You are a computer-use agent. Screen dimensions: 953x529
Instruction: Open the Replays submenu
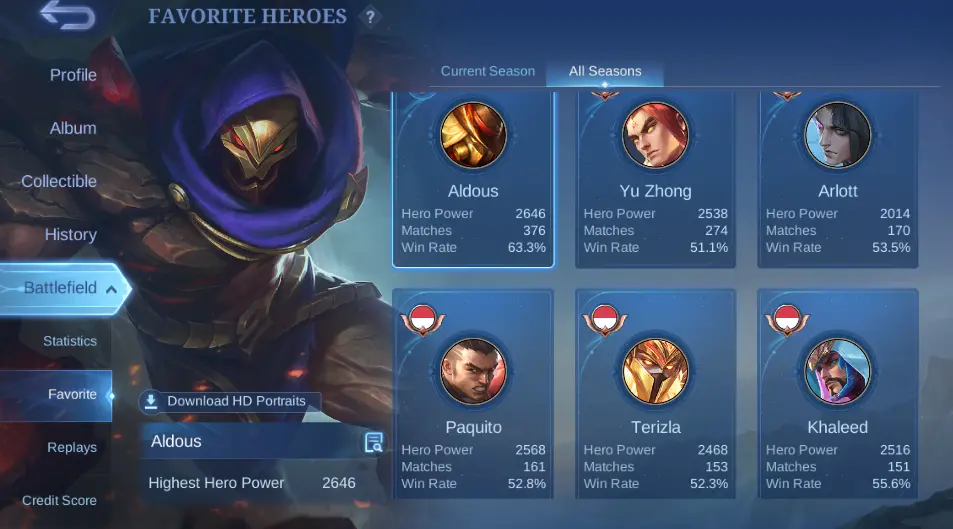72,447
